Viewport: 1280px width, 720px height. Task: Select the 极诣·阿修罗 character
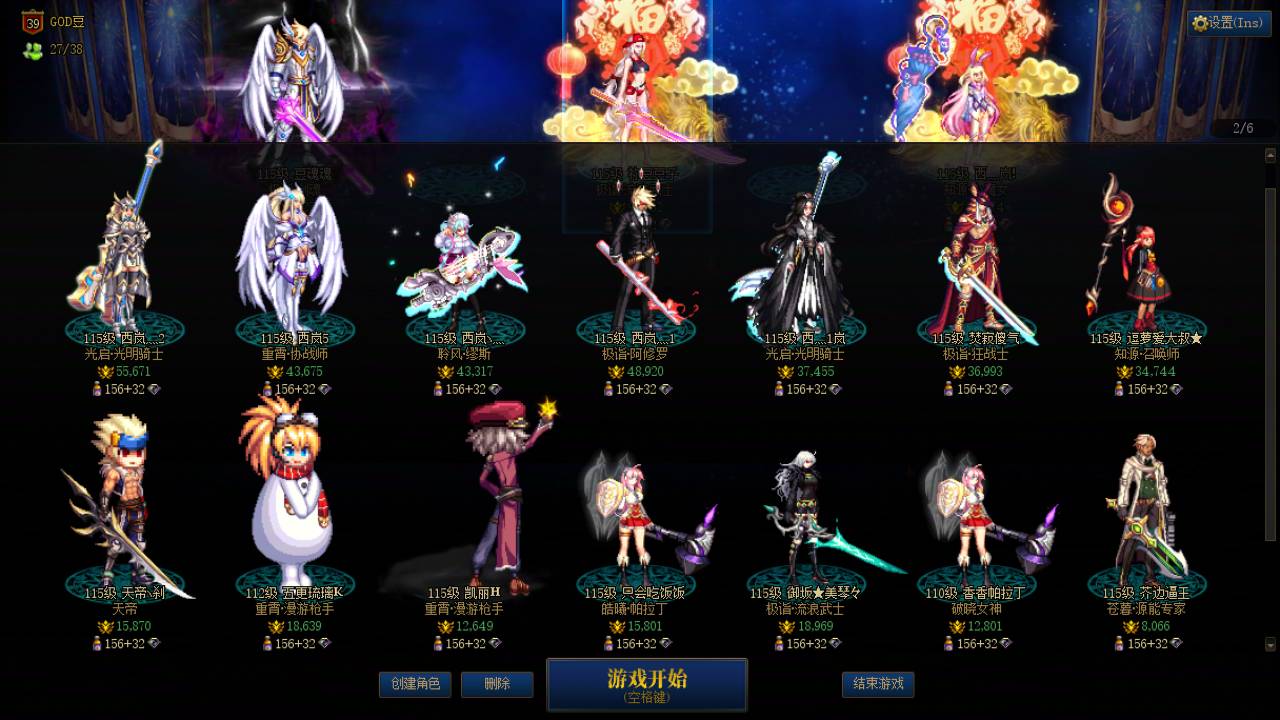640,250
